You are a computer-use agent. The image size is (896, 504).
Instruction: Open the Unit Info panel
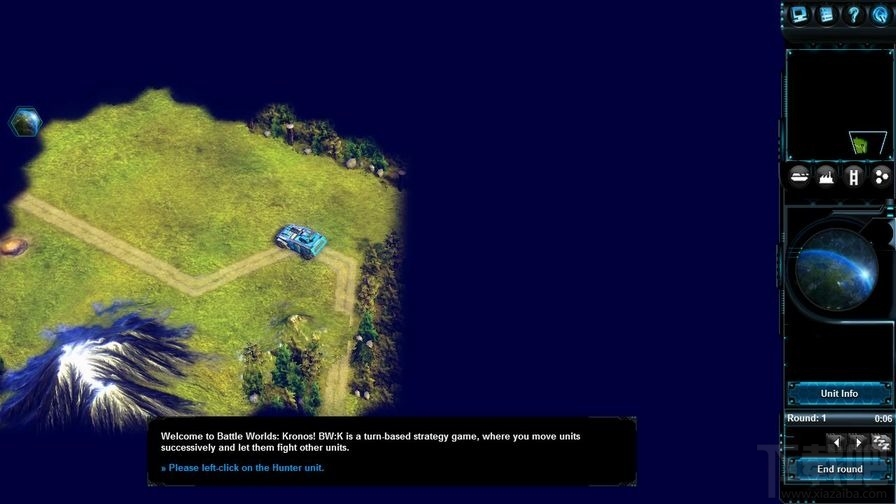[838, 393]
